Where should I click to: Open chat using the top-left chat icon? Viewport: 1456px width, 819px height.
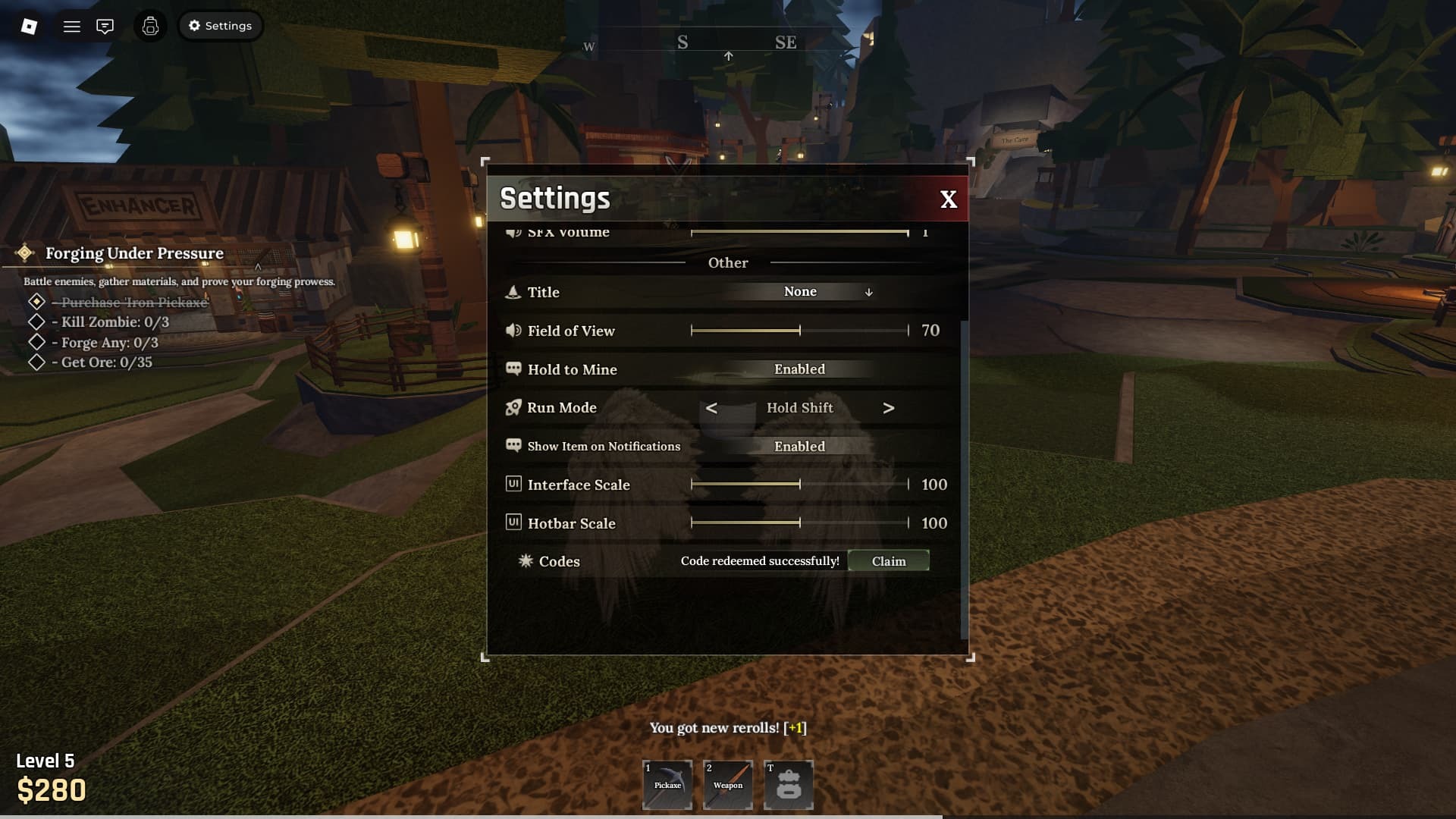[x=105, y=26]
